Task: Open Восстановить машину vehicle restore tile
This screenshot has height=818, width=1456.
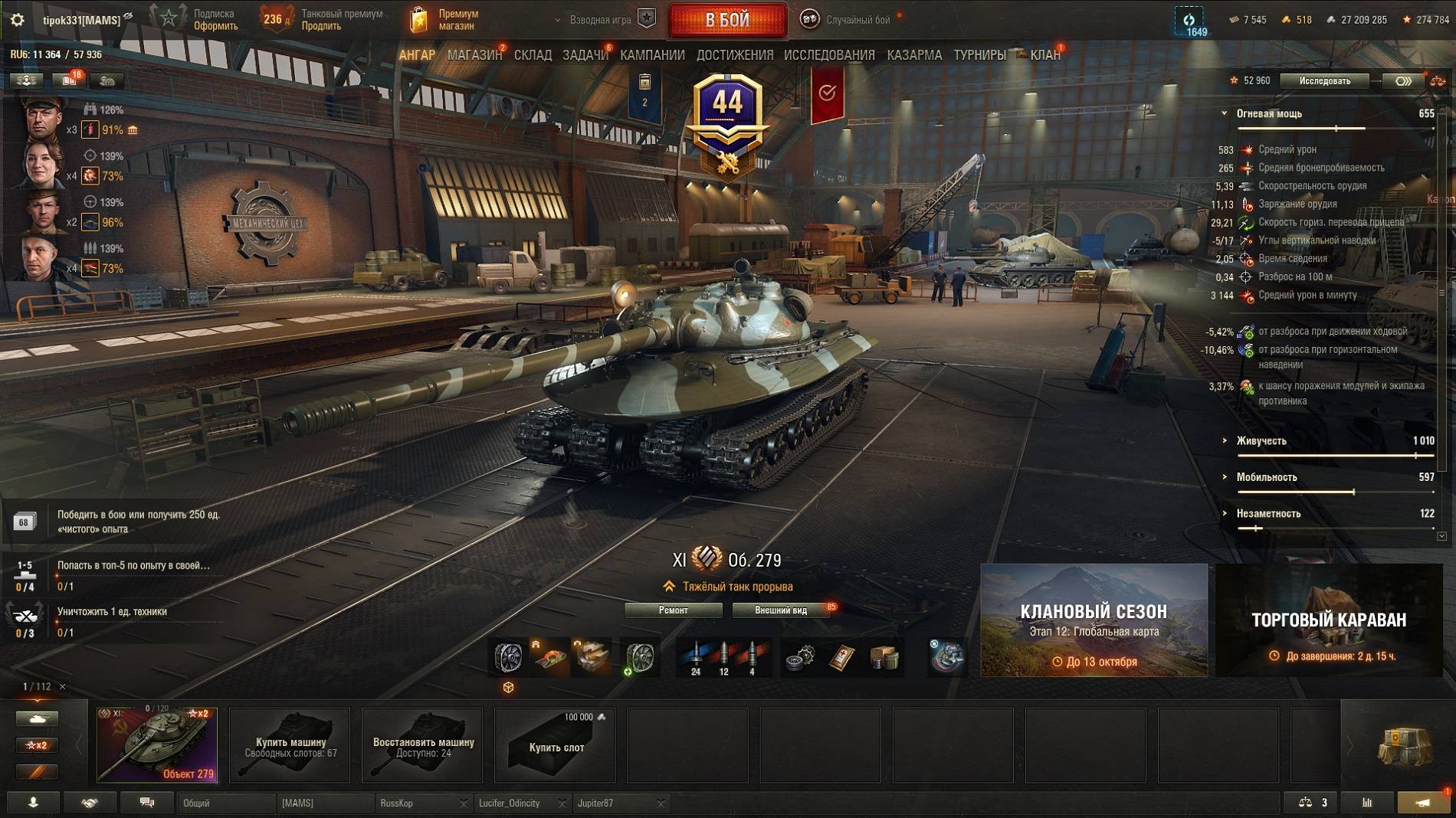Action: coord(423,745)
